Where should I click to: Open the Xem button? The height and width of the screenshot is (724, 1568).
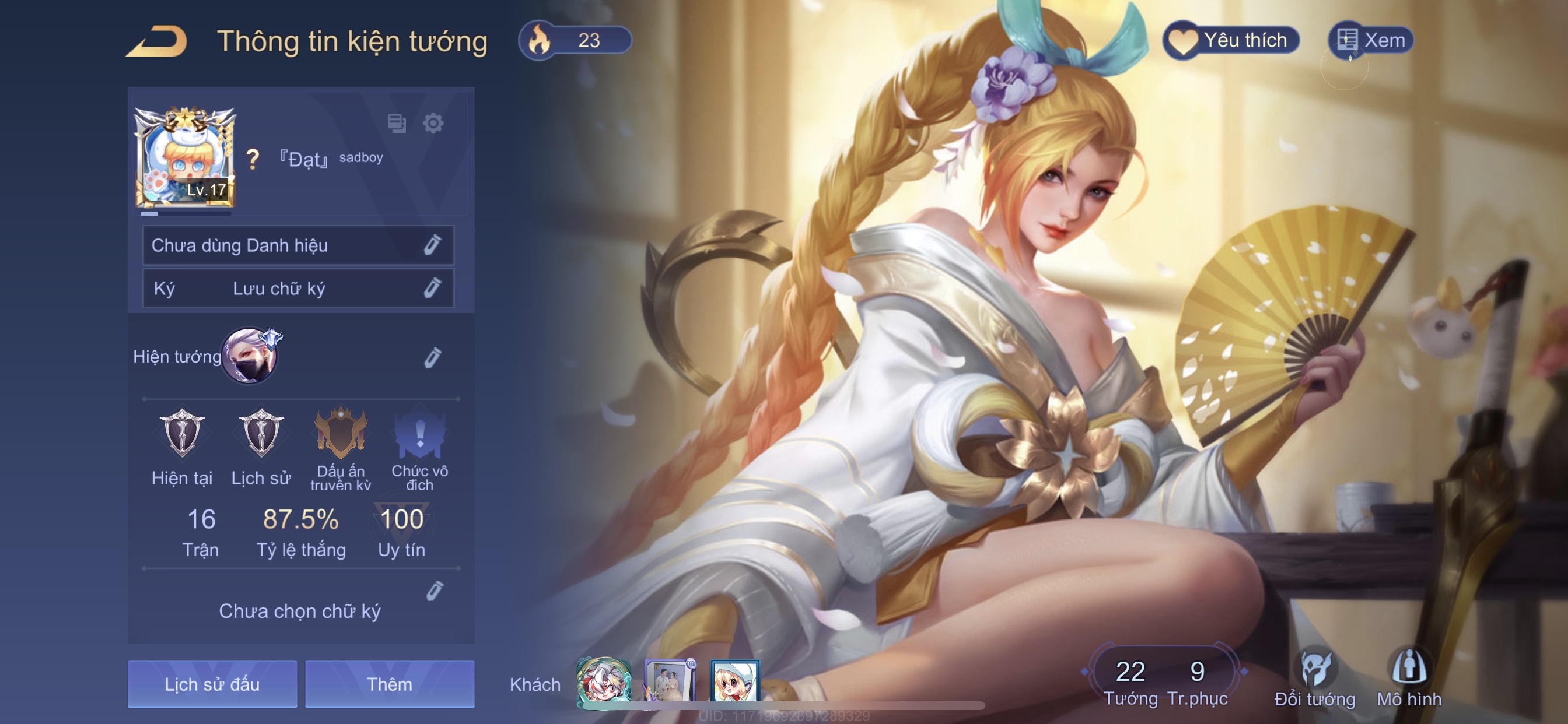1371,40
